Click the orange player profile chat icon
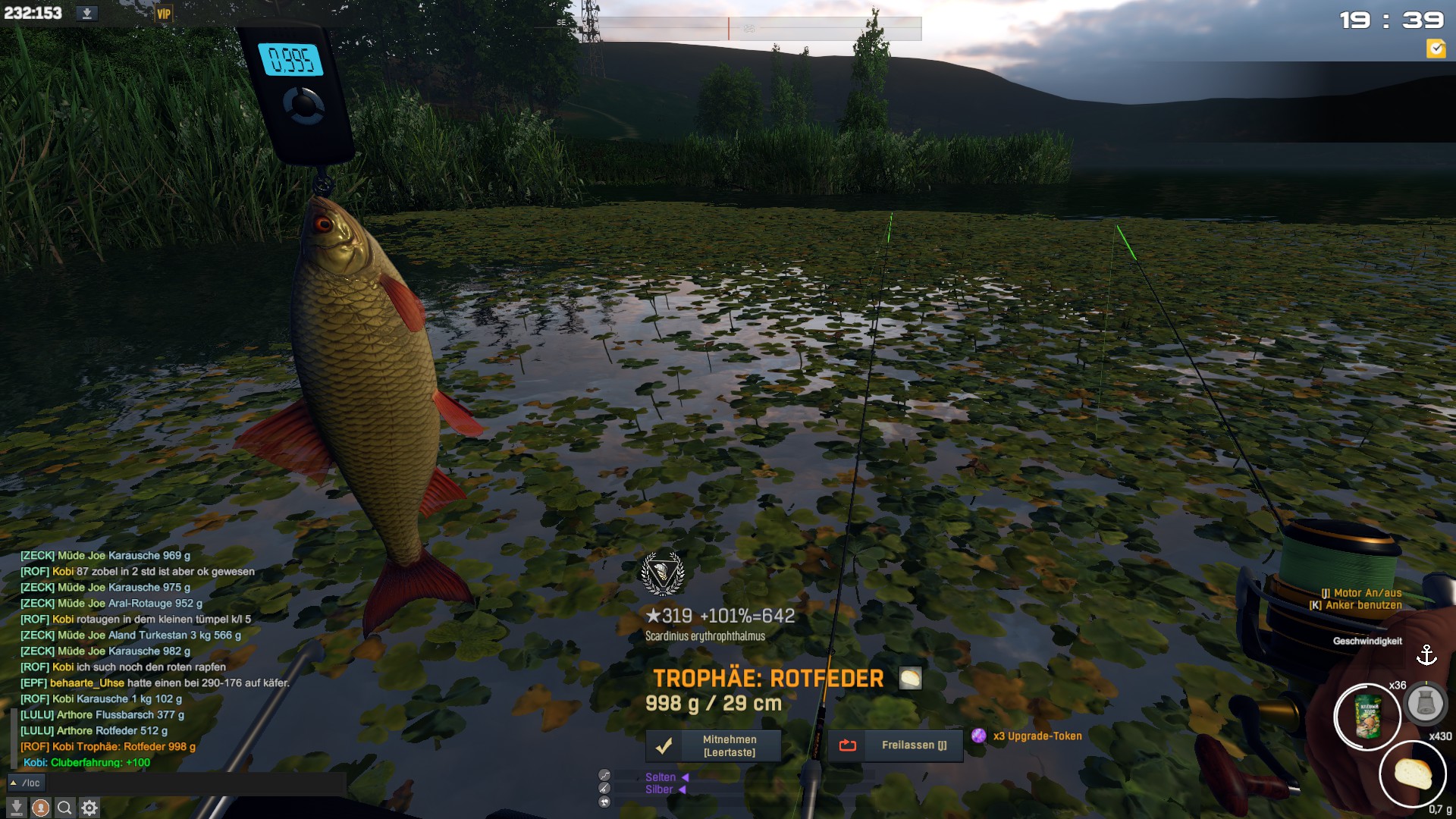 pyautogui.click(x=41, y=808)
